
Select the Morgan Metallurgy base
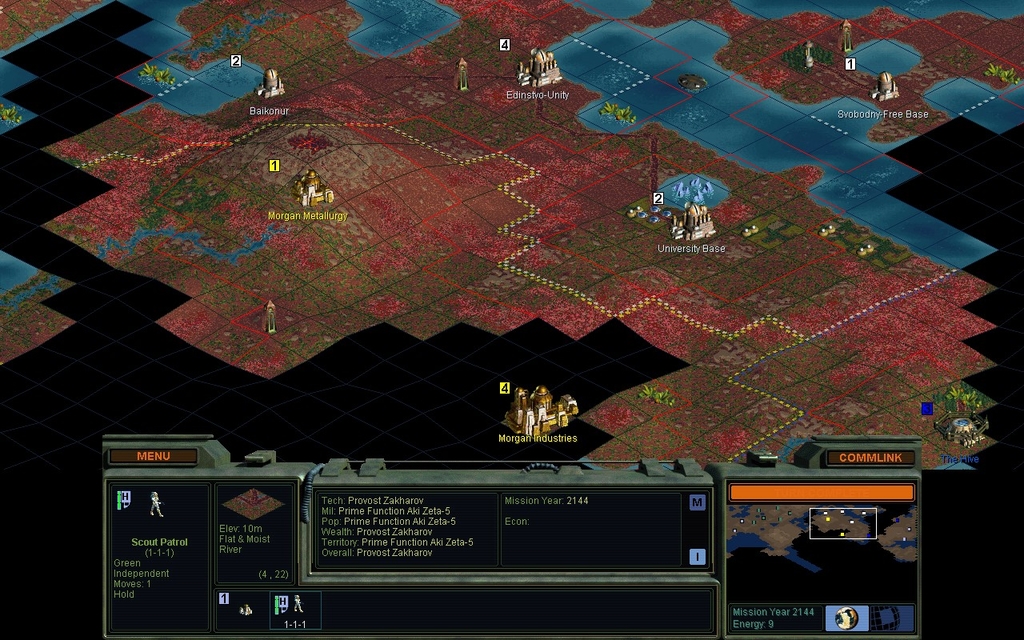click(x=310, y=189)
